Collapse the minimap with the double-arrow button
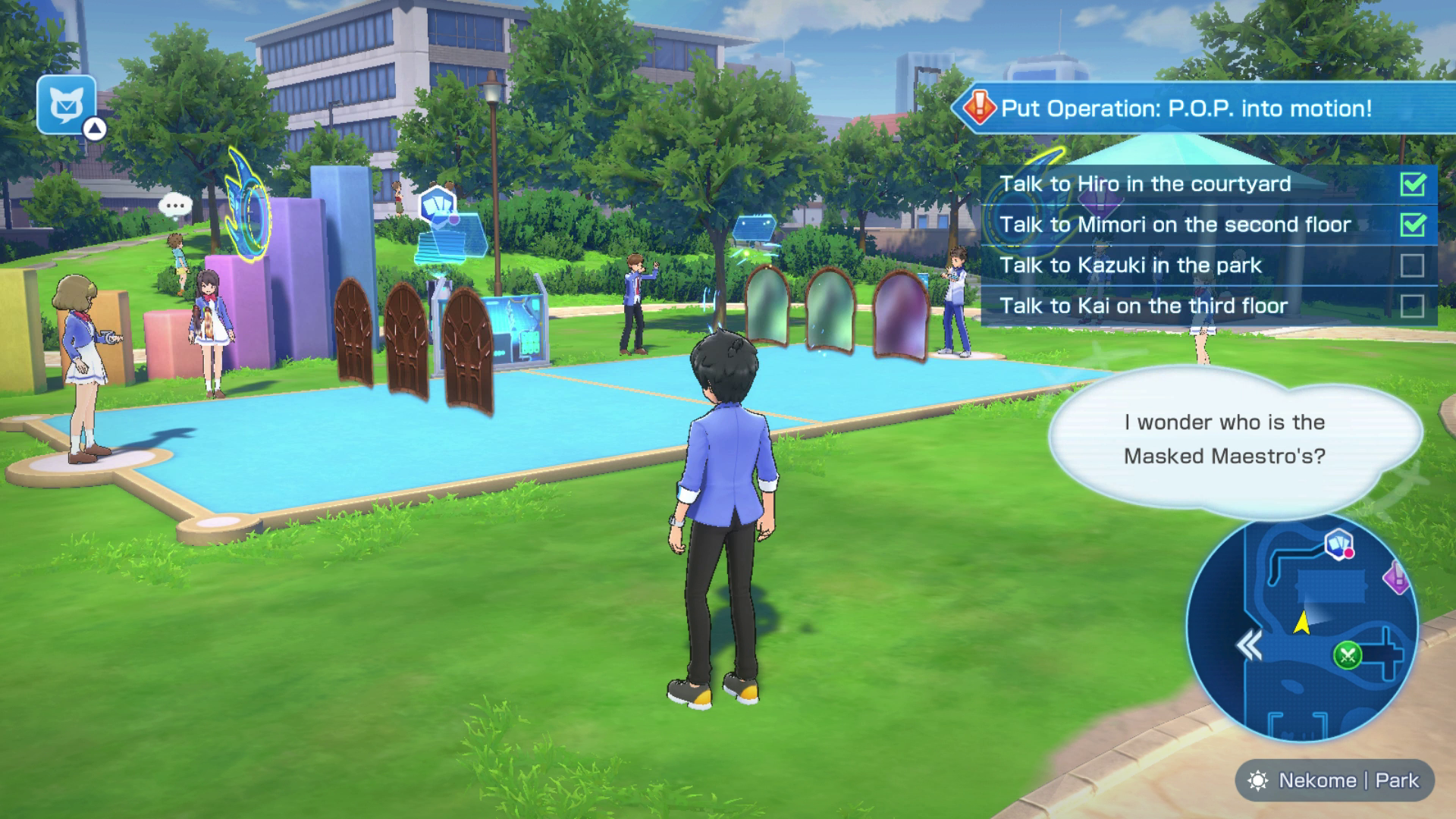This screenshot has width=1456, height=819. tap(1249, 646)
